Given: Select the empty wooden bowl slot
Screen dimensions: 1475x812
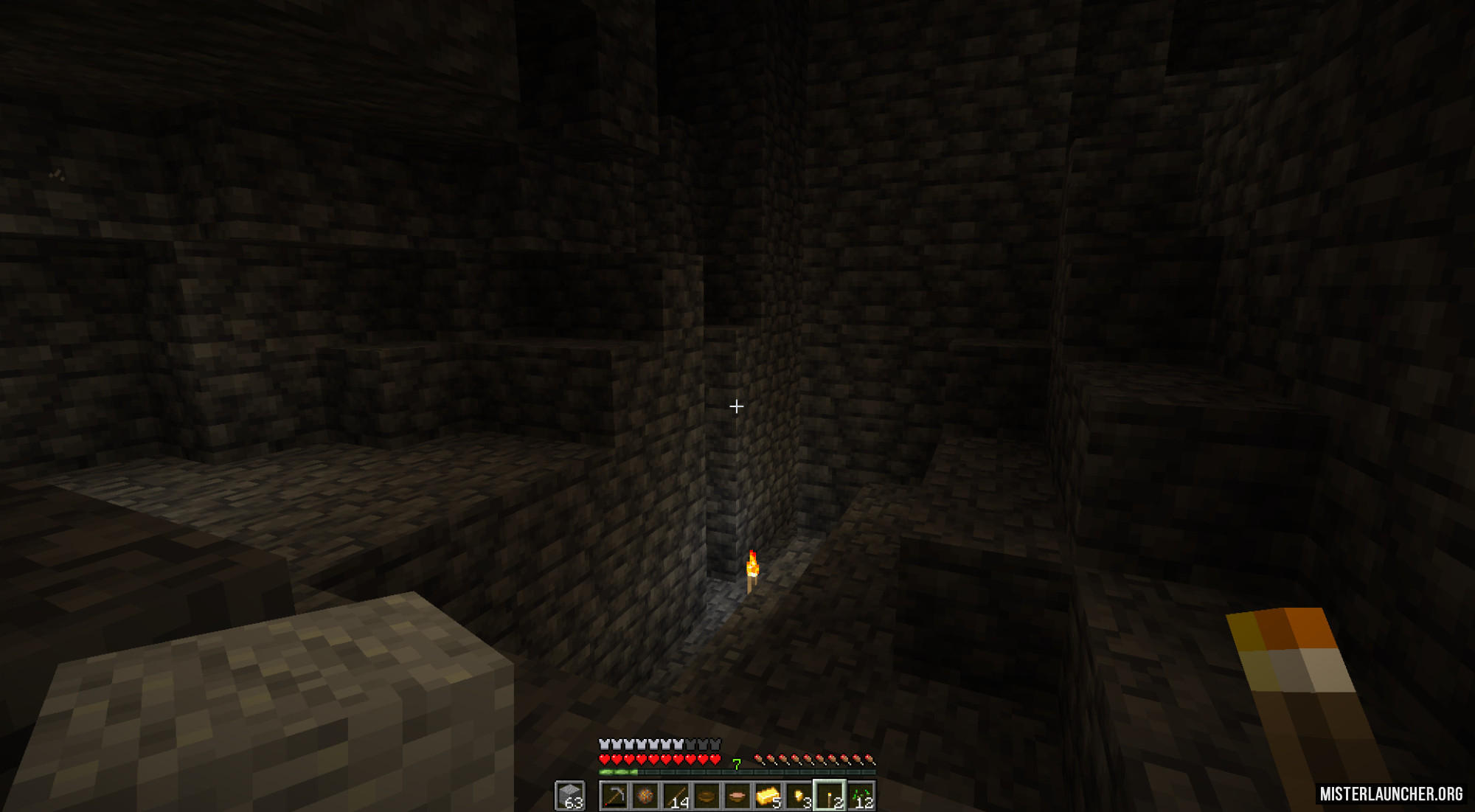Looking at the screenshot, I should click(x=707, y=796).
